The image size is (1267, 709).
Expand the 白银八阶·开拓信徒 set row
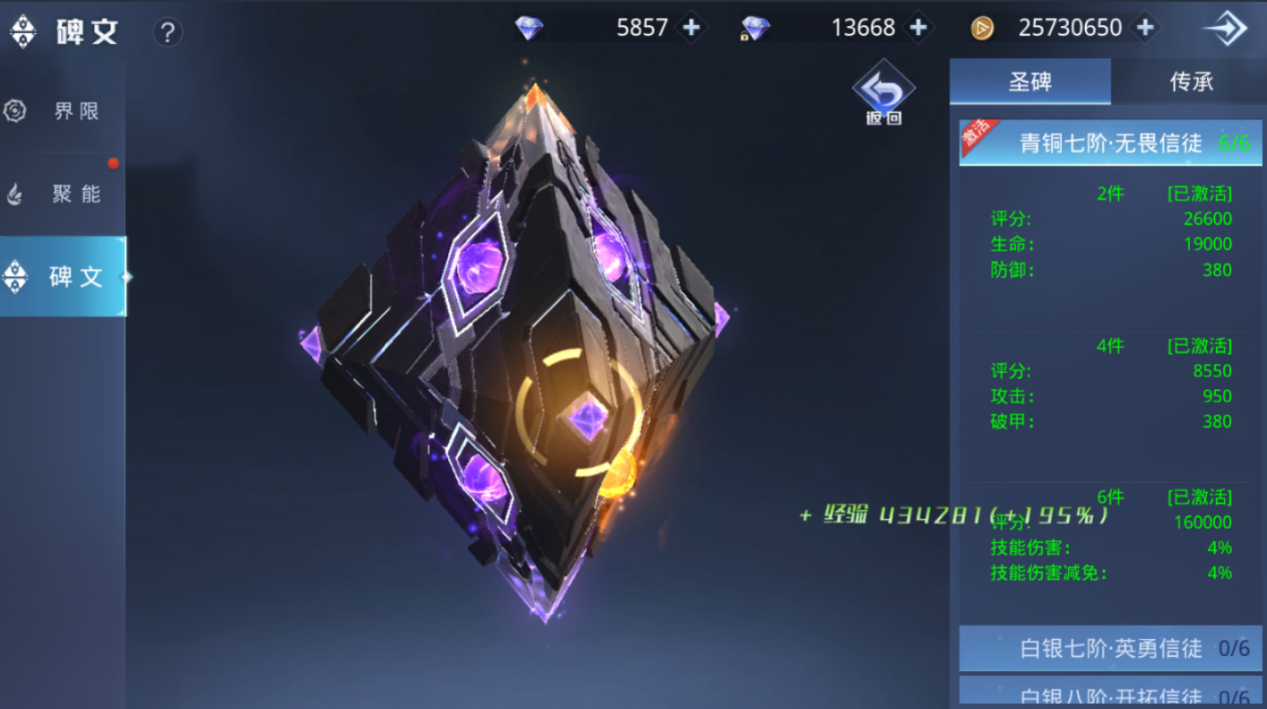pyautogui.click(x=1110, y=693)
